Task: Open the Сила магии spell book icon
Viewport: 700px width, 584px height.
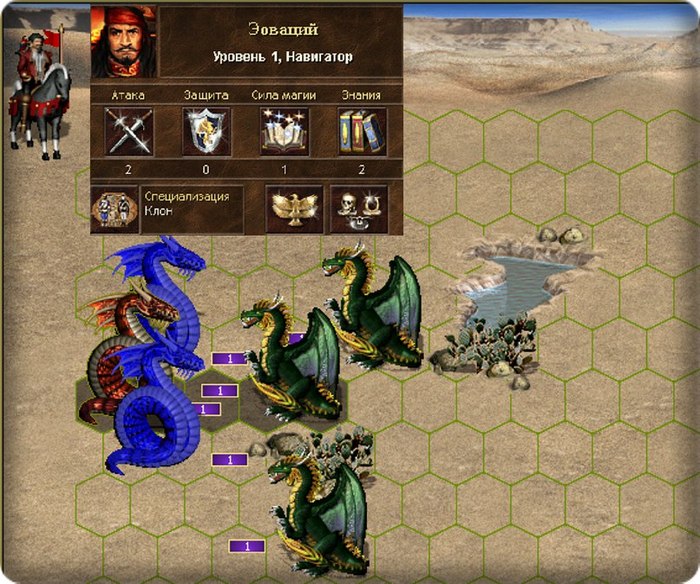Action: [x=285, y=131]
